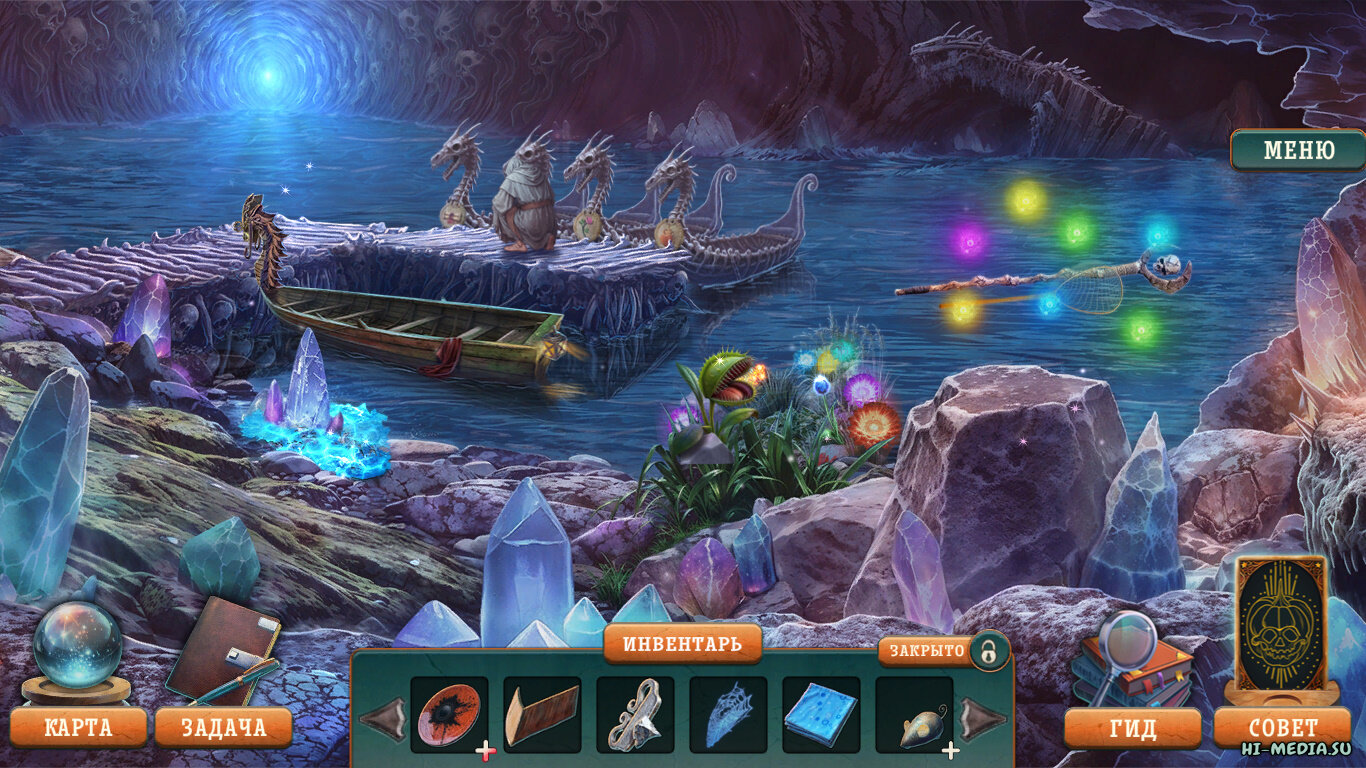Toggle the inventory padlock ЗАКРЫТО
This screenshot has width=1366, height=768.
click(987, 651)
